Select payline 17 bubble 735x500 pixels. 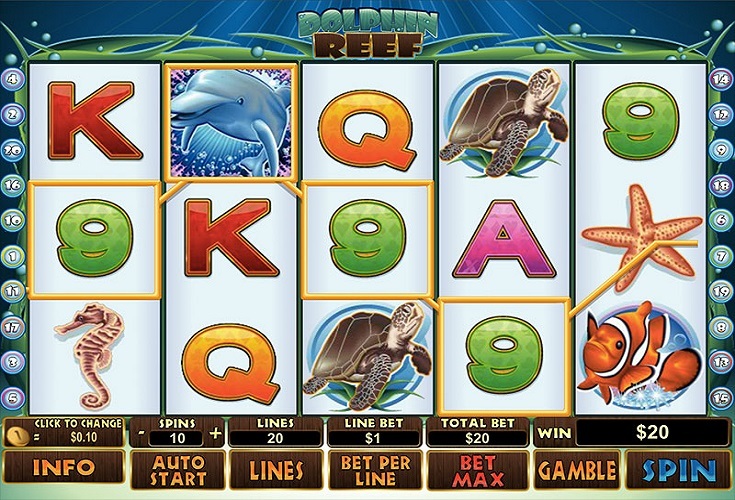click(x=13, y=326)
